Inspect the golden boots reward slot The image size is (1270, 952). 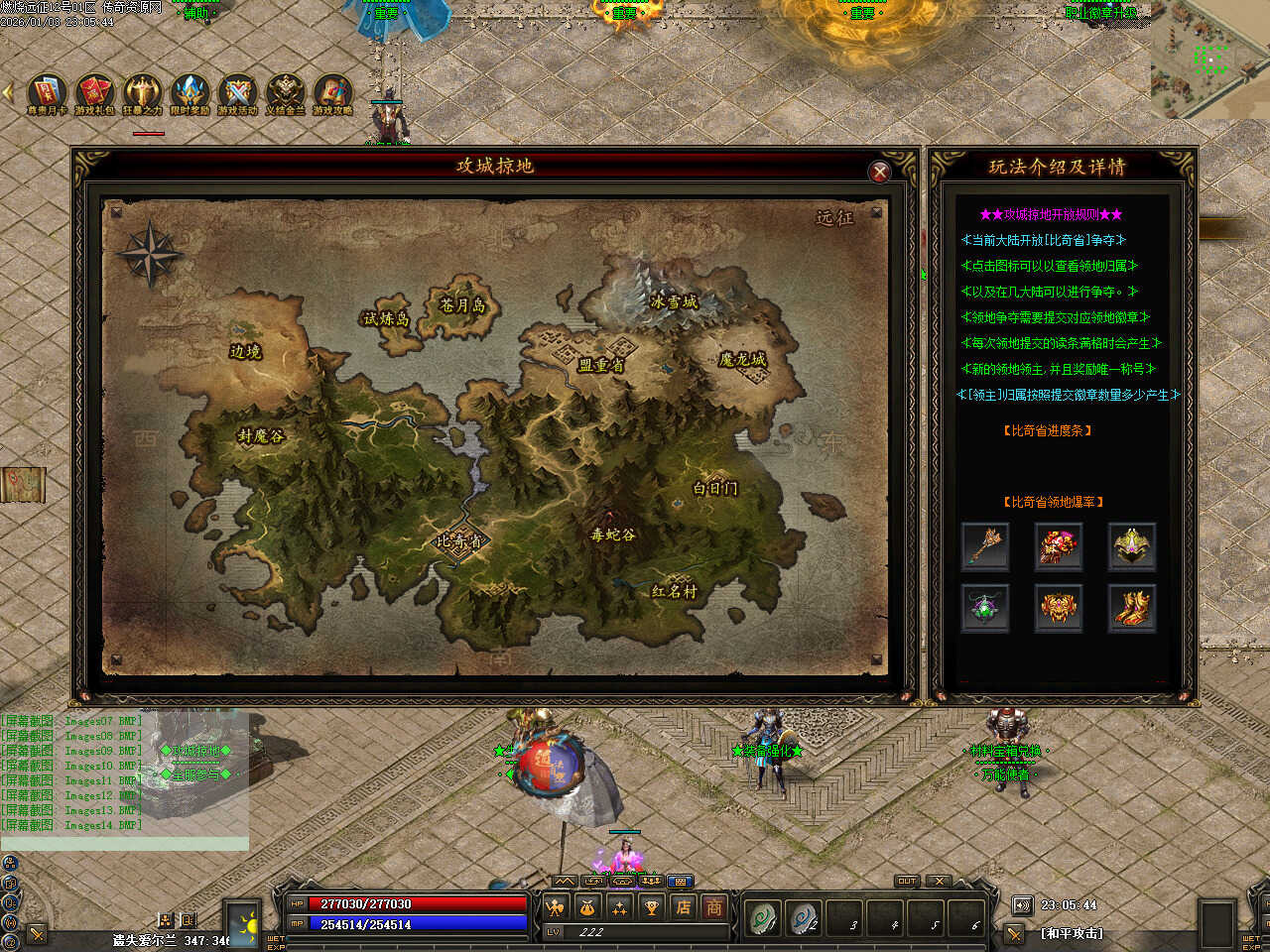(1132, 607)
